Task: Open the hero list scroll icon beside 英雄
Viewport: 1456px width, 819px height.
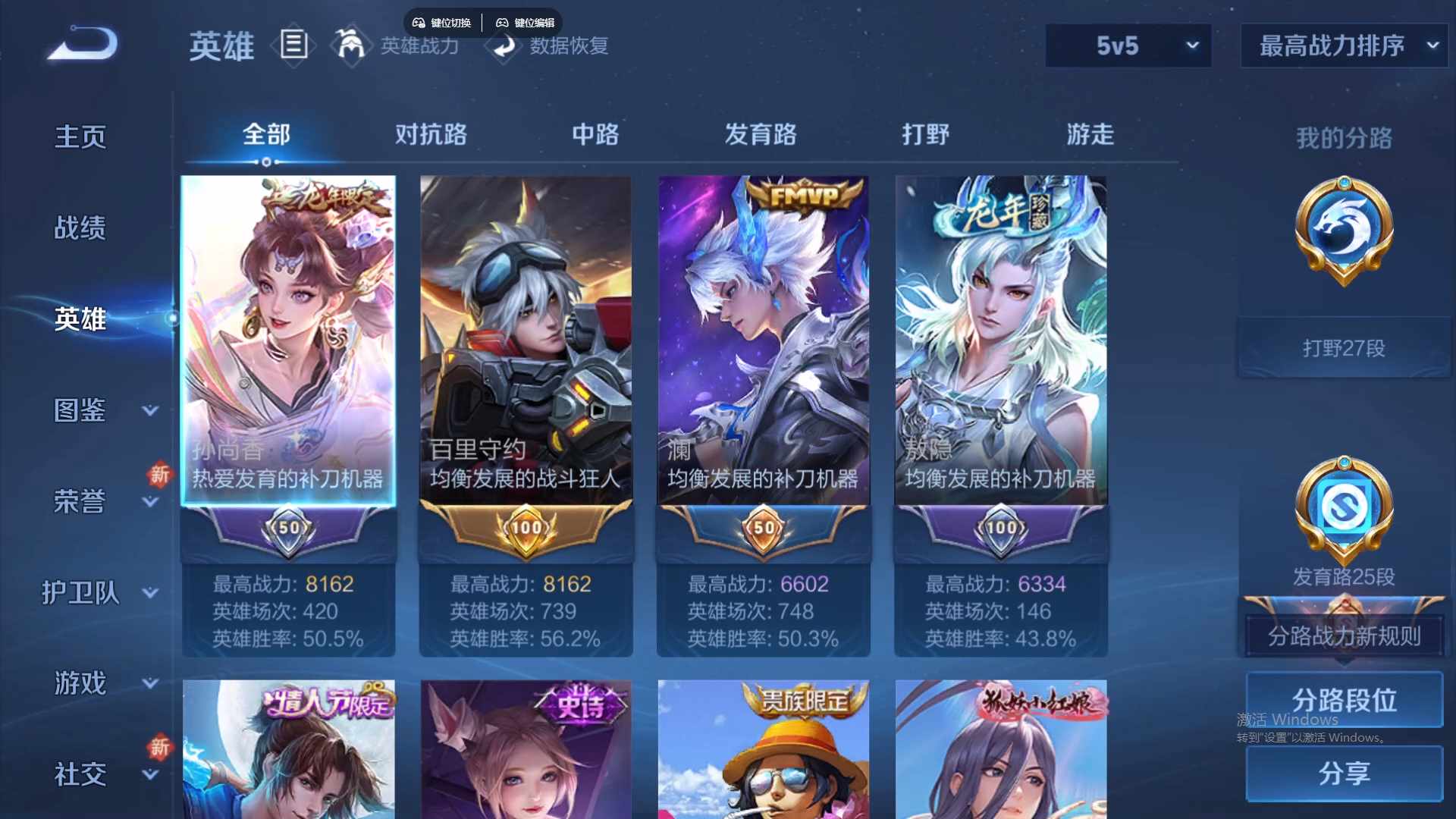Action: [294, 45]
